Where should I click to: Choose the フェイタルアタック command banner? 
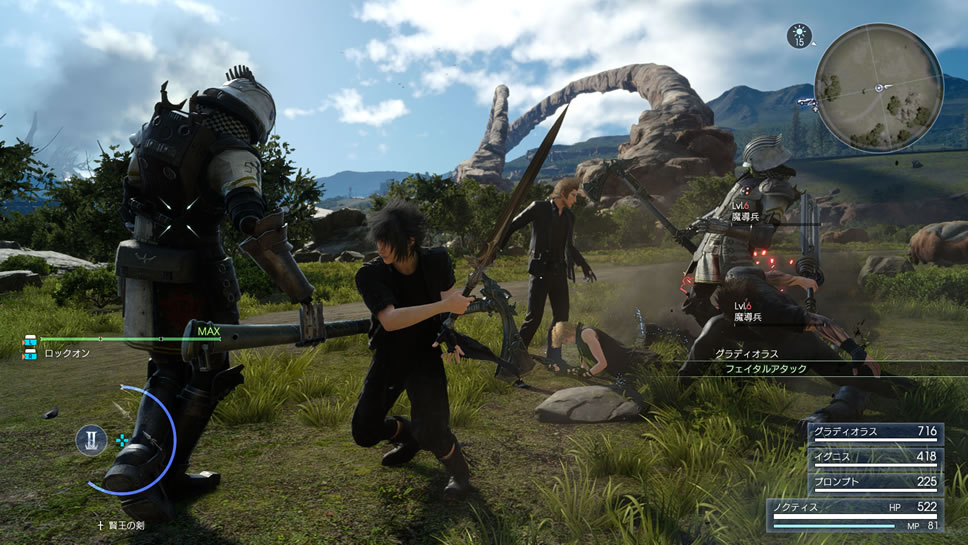click(x=766, y=369)
